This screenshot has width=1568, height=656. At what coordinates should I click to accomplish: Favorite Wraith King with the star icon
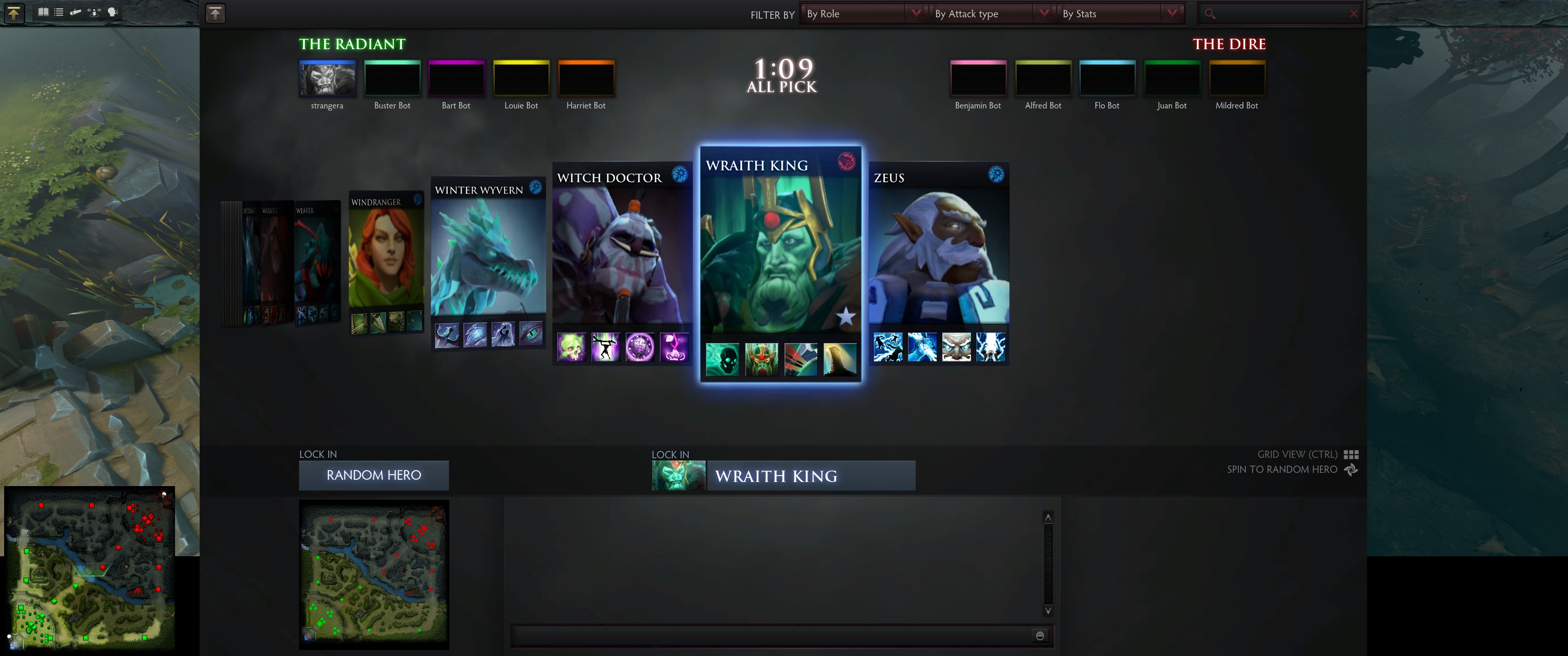846,317
